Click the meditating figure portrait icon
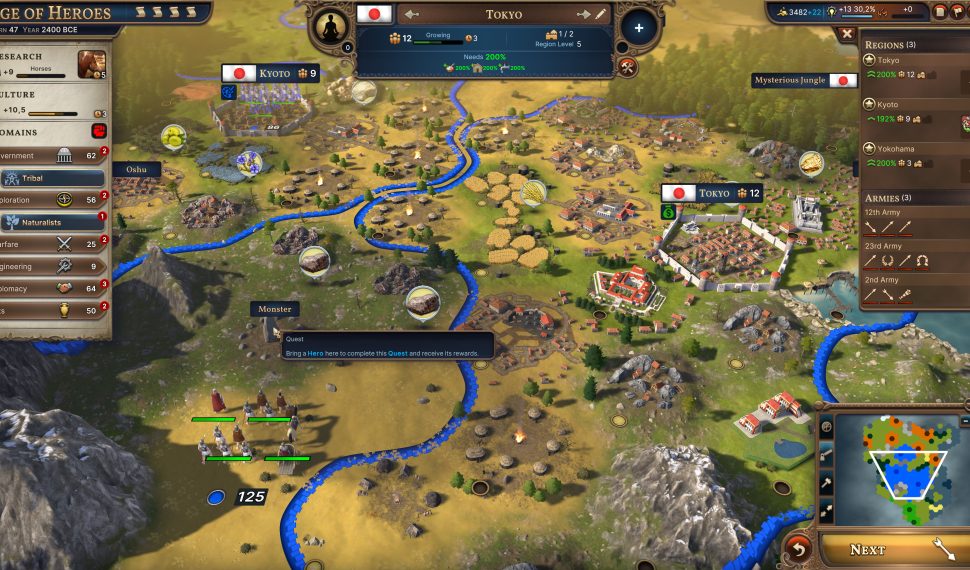970x570 pixels. 331,27
